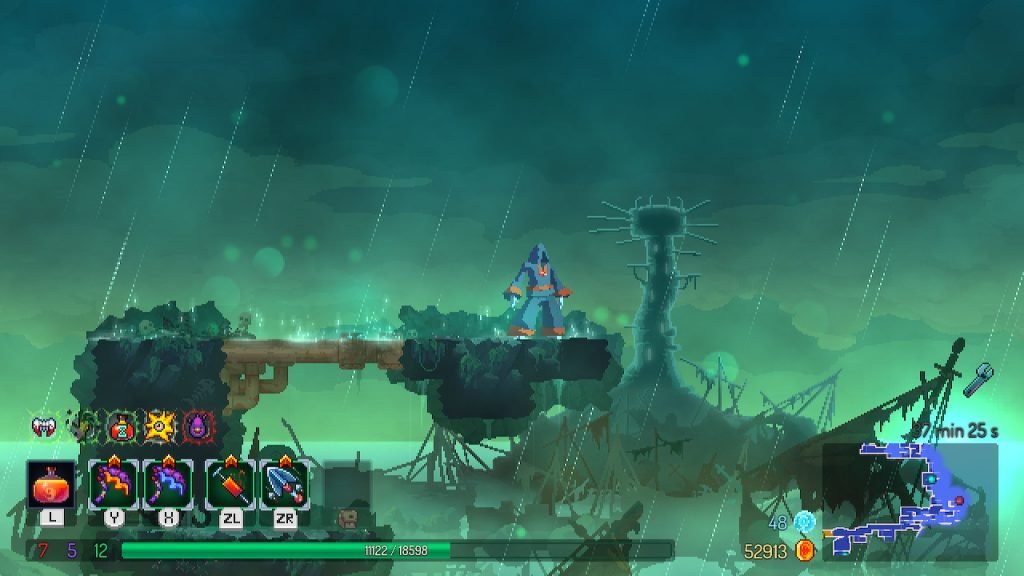1024x576 pixels.
Task: Click the gold coin currency icon
Action: pyautogui.click(x=805, y=549)
